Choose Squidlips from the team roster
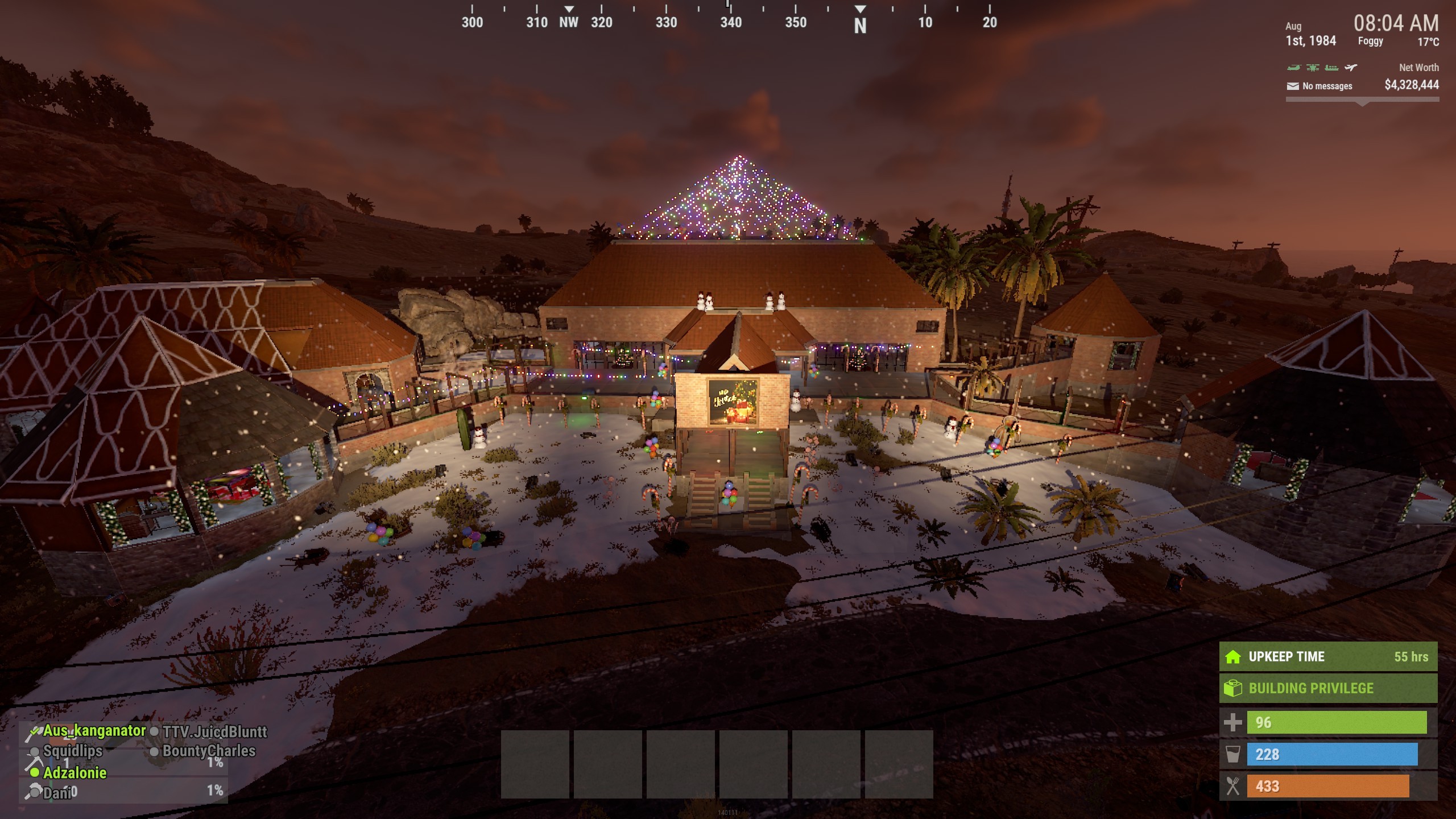1456x819 pixels. (x=73, y=751)
